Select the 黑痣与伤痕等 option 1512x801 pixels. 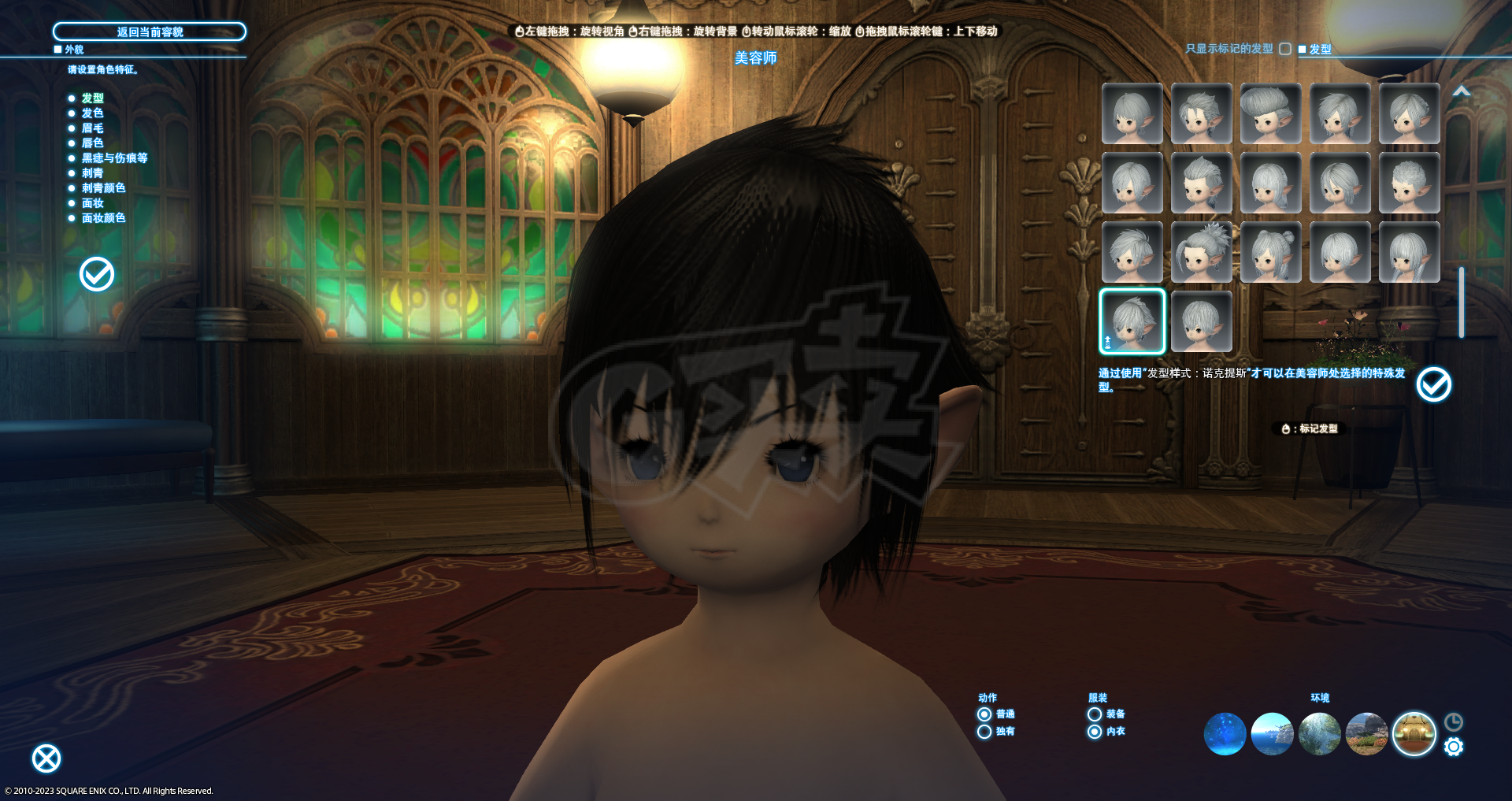[114, 158]
